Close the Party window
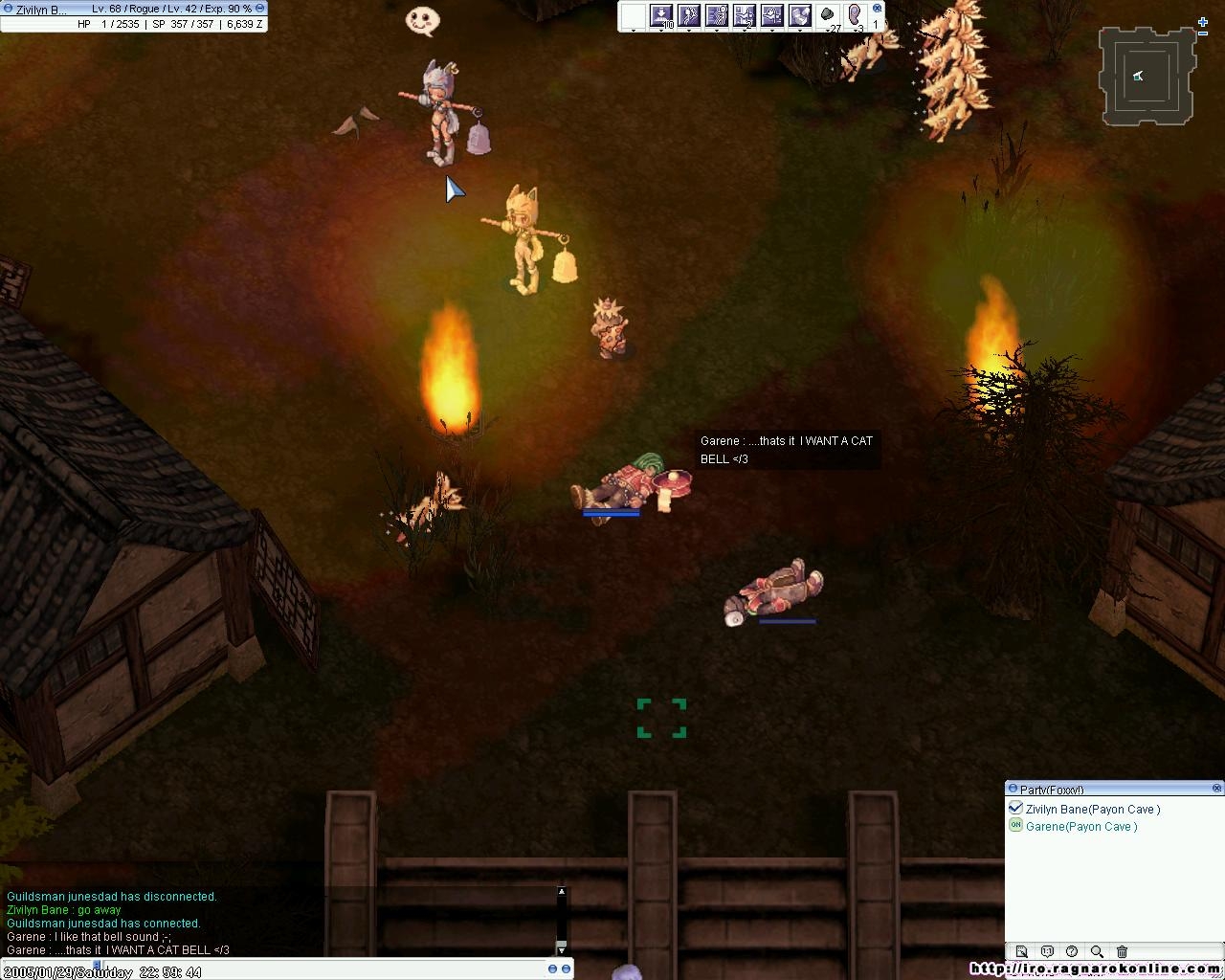This screenshot has width=1225, height=980. (1216, 789)
